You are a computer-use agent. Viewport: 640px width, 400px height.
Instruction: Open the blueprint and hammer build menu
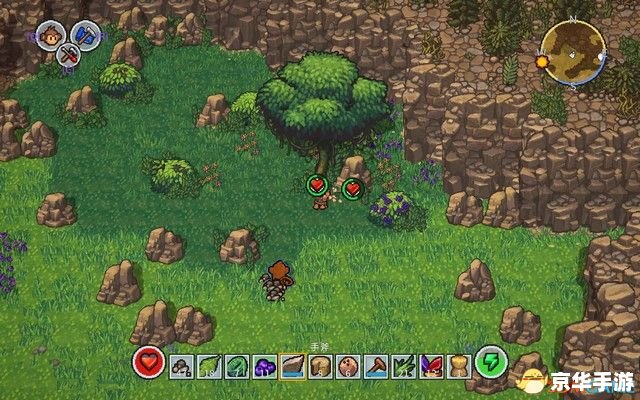86,34
